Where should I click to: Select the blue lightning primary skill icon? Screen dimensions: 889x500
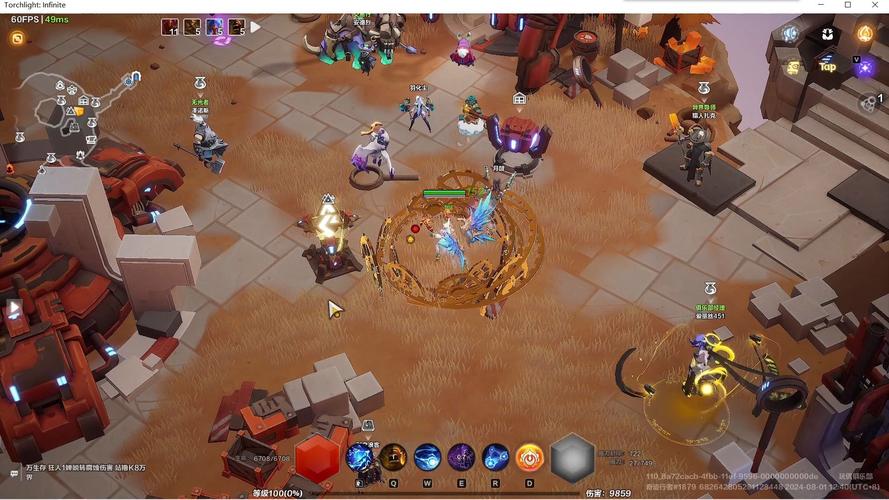coord(360,458)
